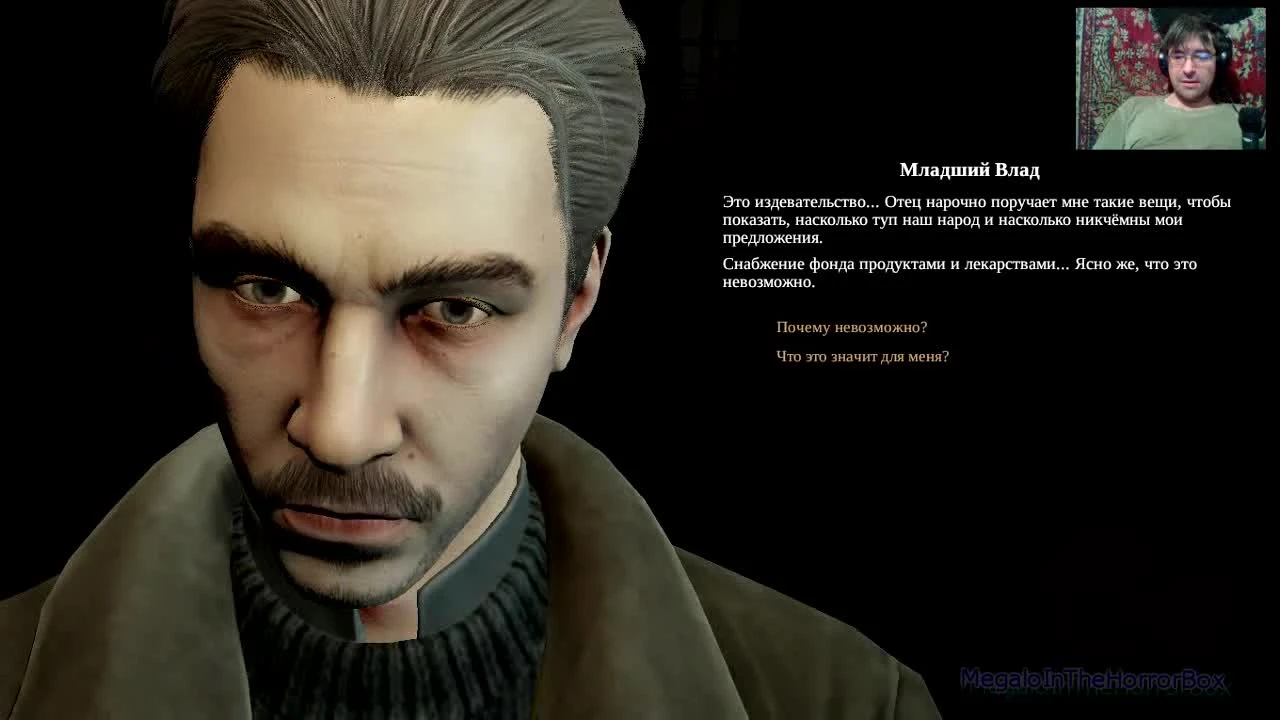Select the dialogue option «Почему невозможно?»
Viewport: 1280px width, 720px height.
pyautogui.click(x=851, y=326)
